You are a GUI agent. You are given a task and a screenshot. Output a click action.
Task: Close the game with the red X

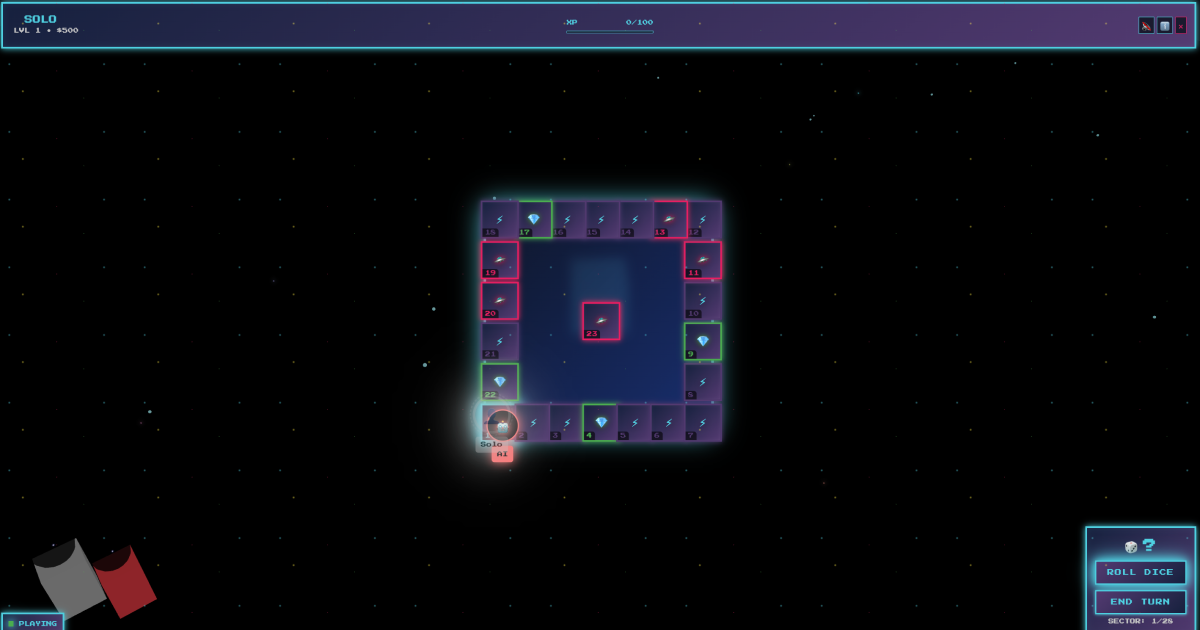tap(1181, 26)
